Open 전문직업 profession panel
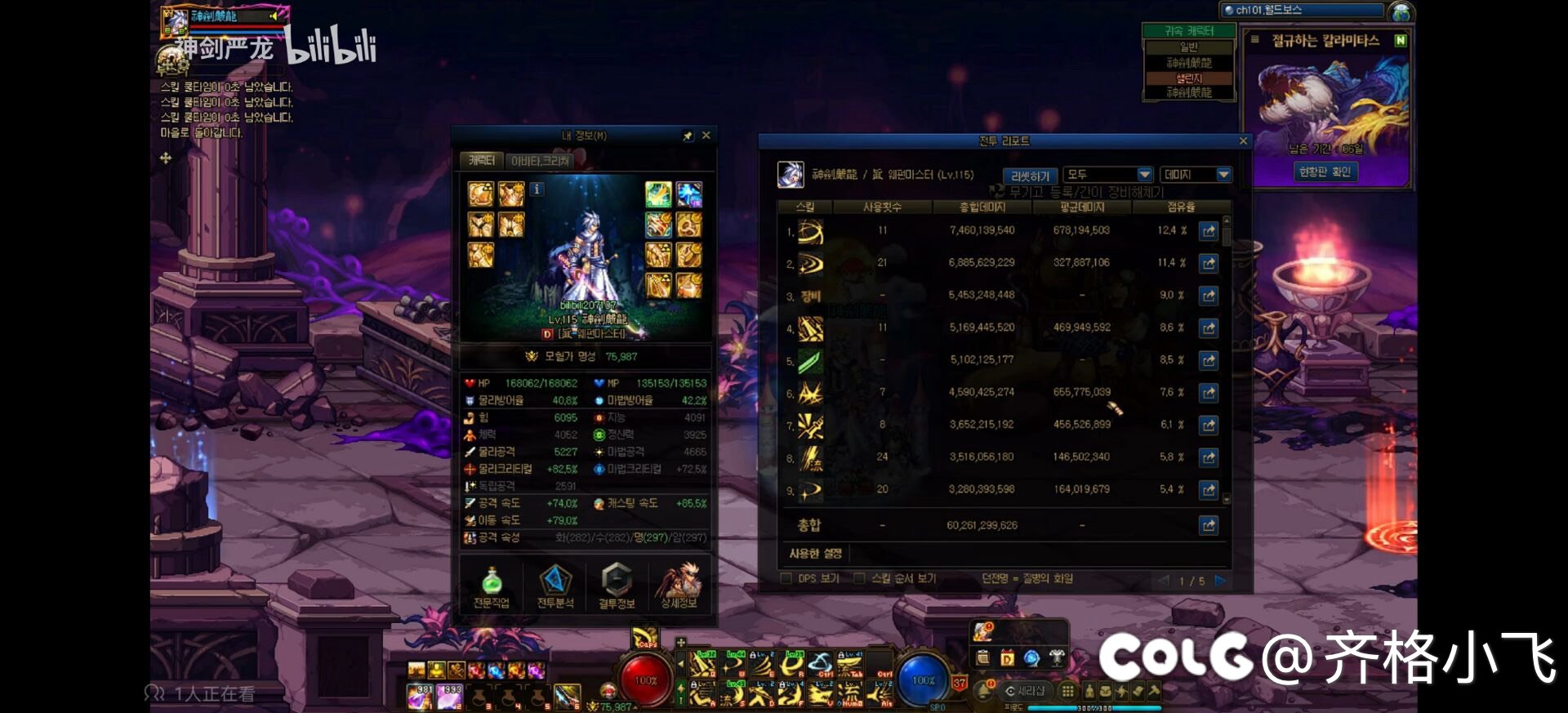The image size is (1568, 713). (x=491, y=587)
